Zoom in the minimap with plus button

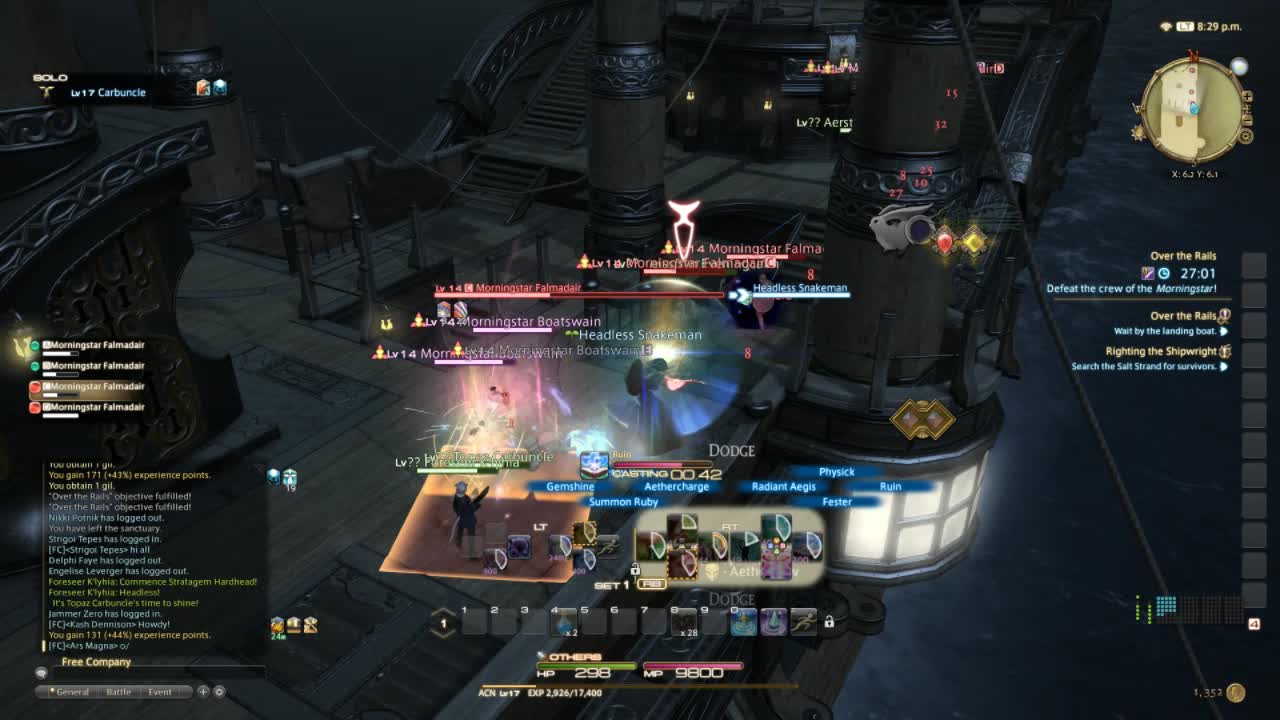[1246, 97]
